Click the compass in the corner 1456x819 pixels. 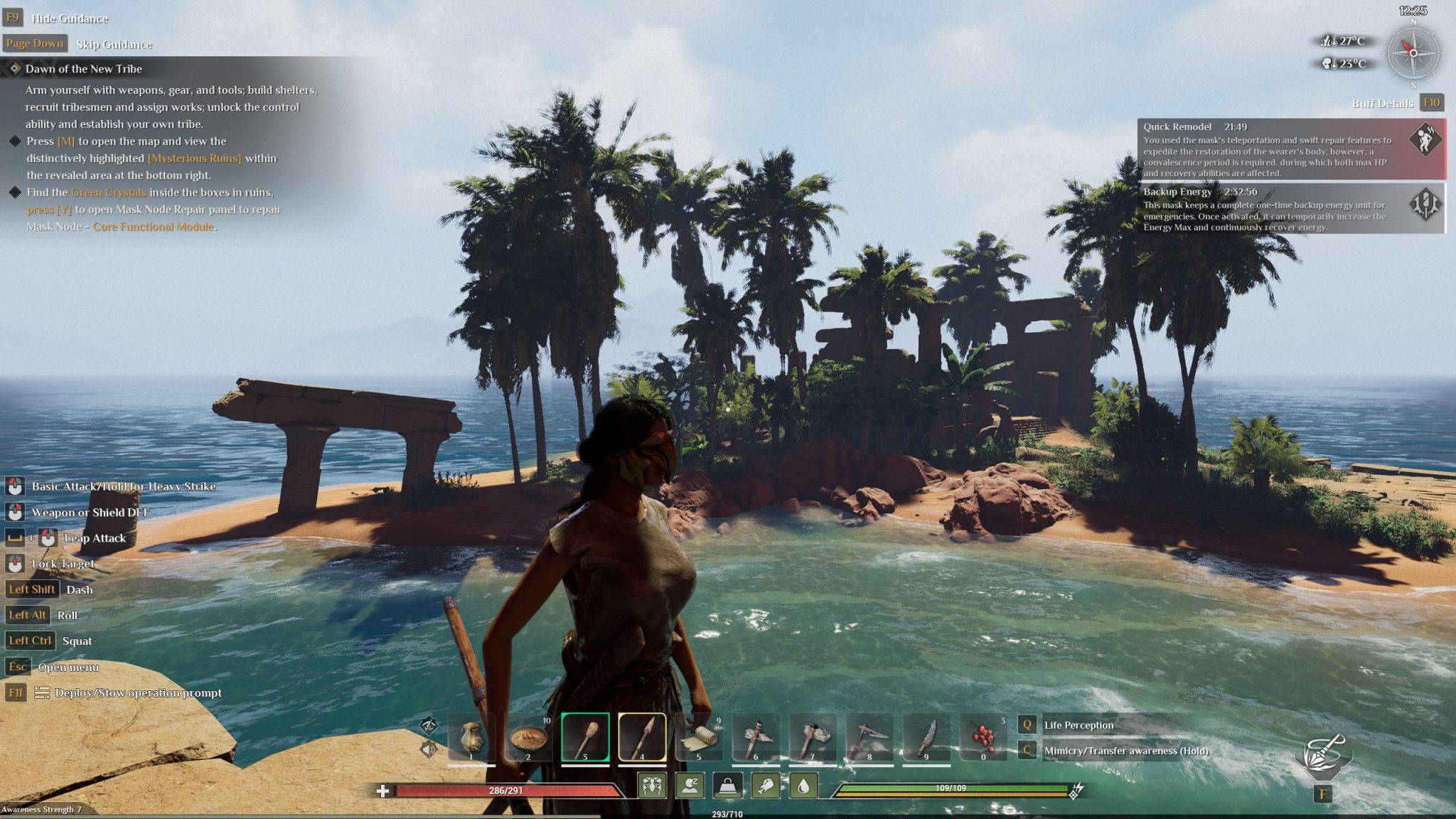tap(1413, 53)
